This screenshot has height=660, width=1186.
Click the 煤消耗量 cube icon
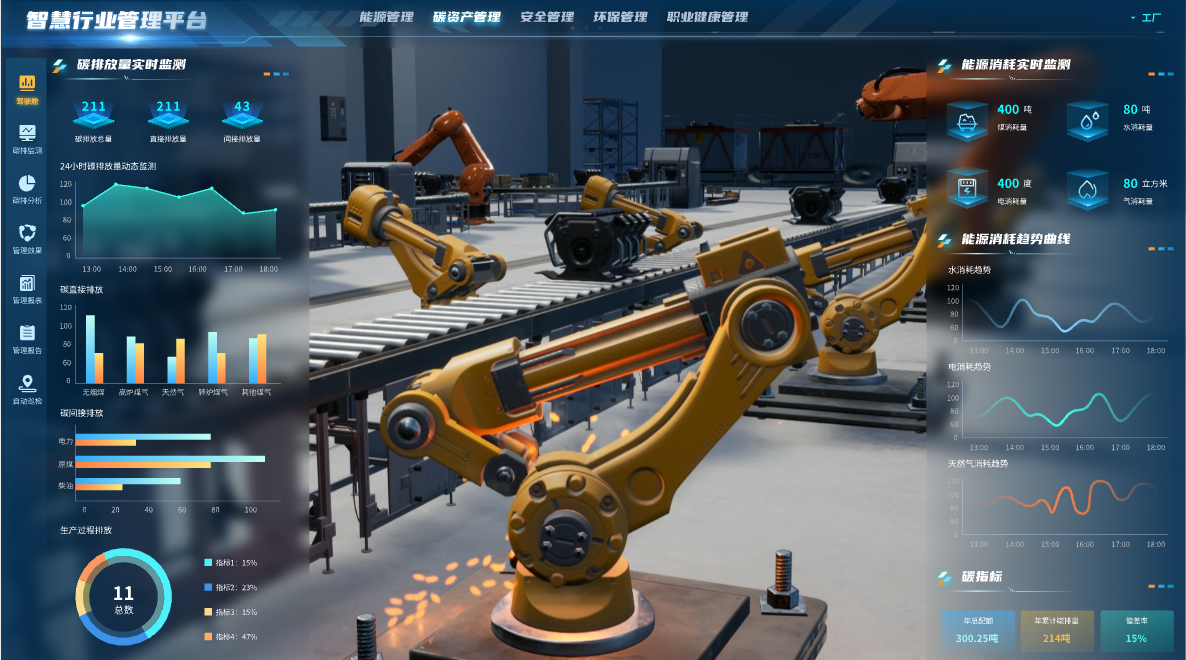coord(967,120)
